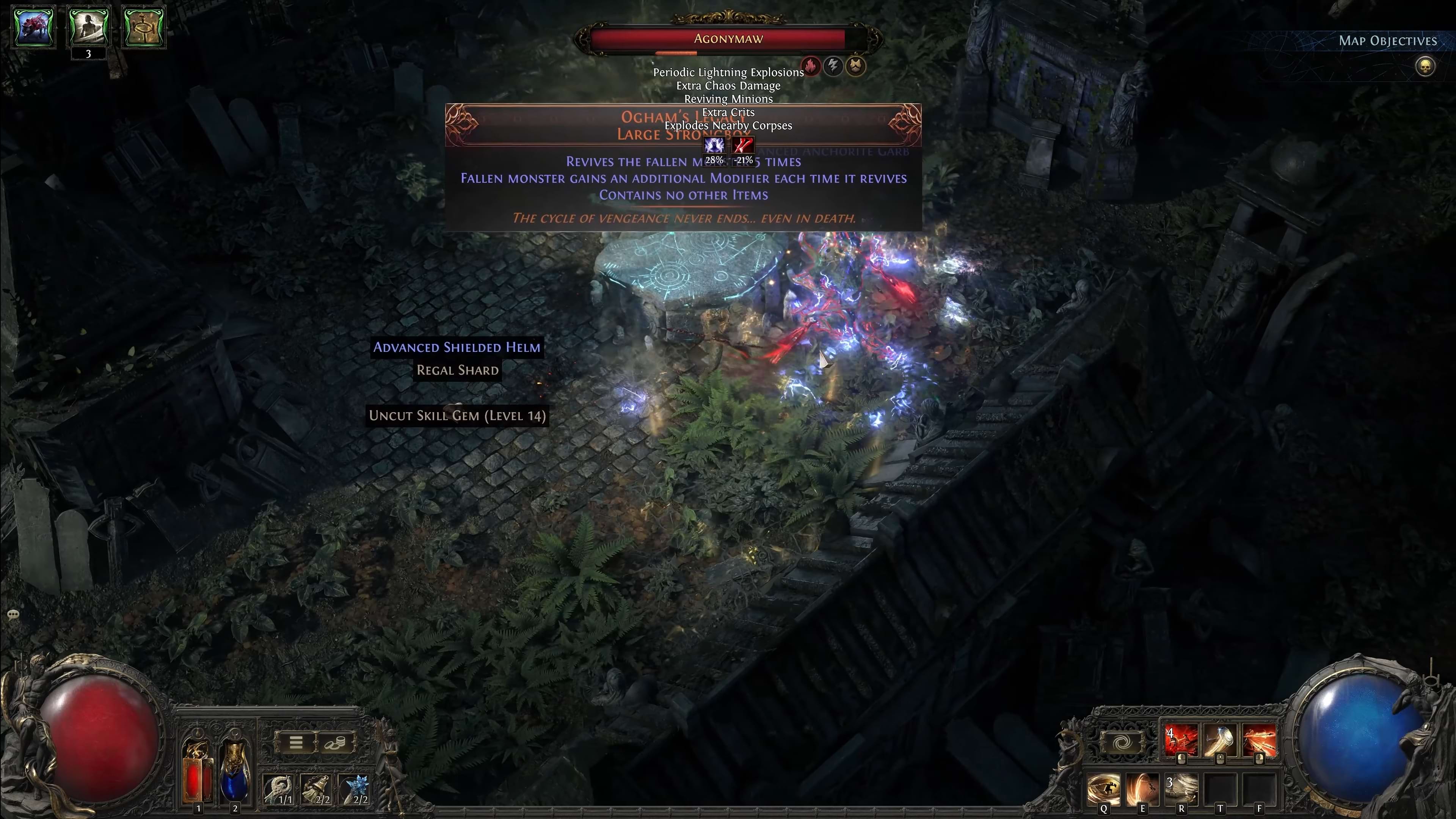Screen dimensions: 1456x819
Task: Pick up the Regal Shard item label
Action: click(x=457, y=370)
